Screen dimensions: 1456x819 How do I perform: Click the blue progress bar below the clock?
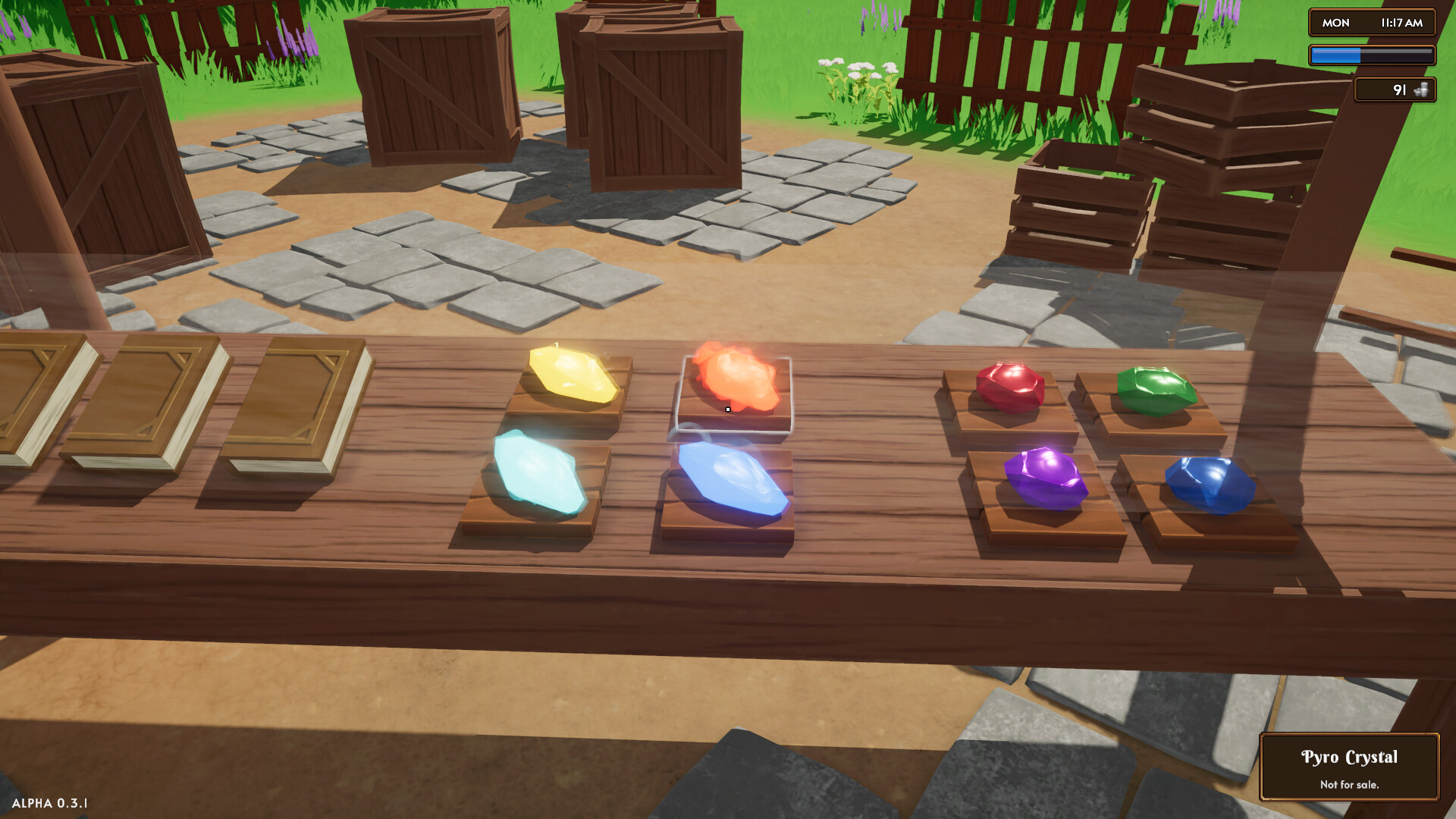pyautogui.click(x=1371, y=53)
